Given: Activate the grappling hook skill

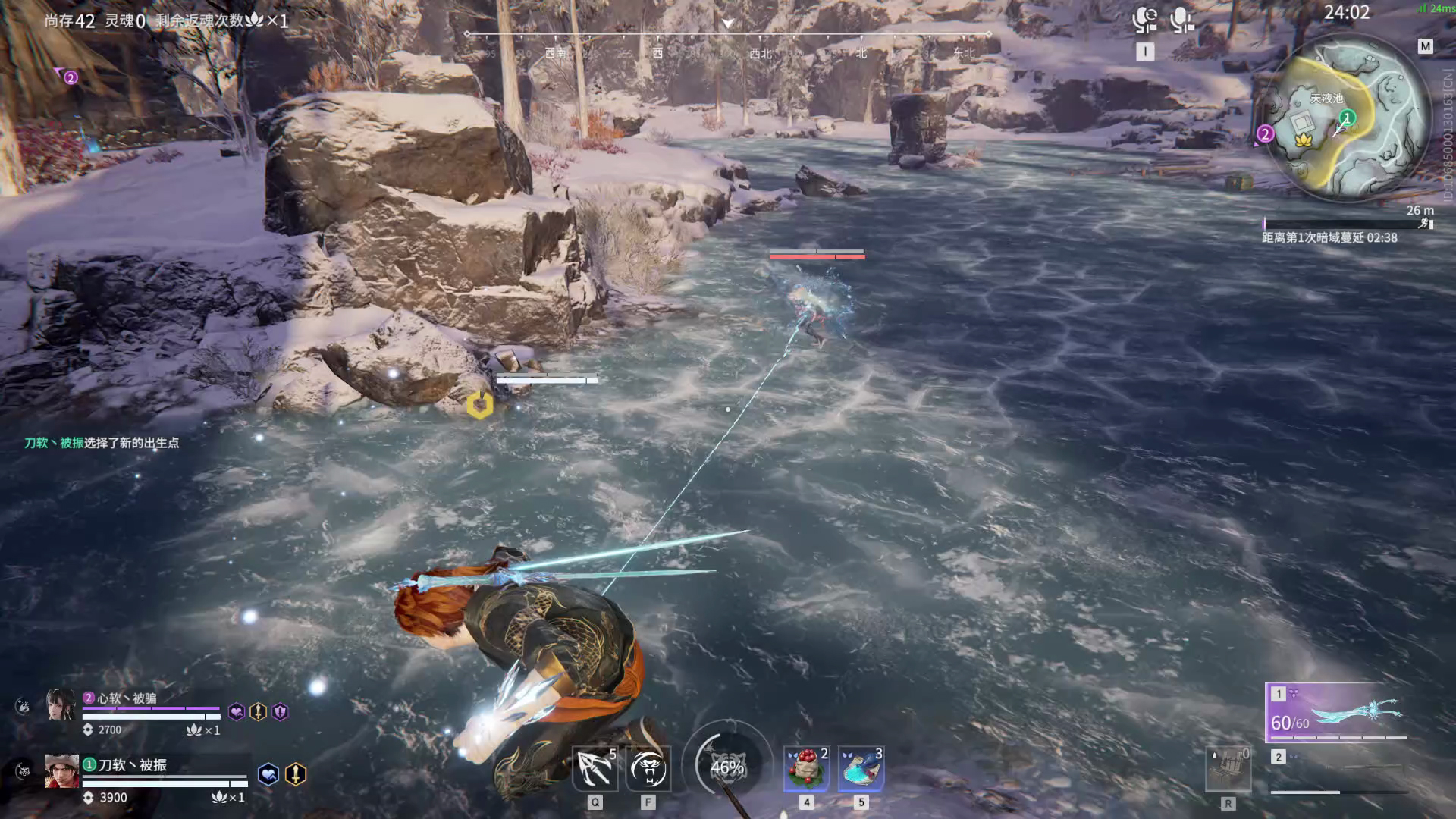Looking at the screenshot, I should pyautogui.click(x=595, y=769).
